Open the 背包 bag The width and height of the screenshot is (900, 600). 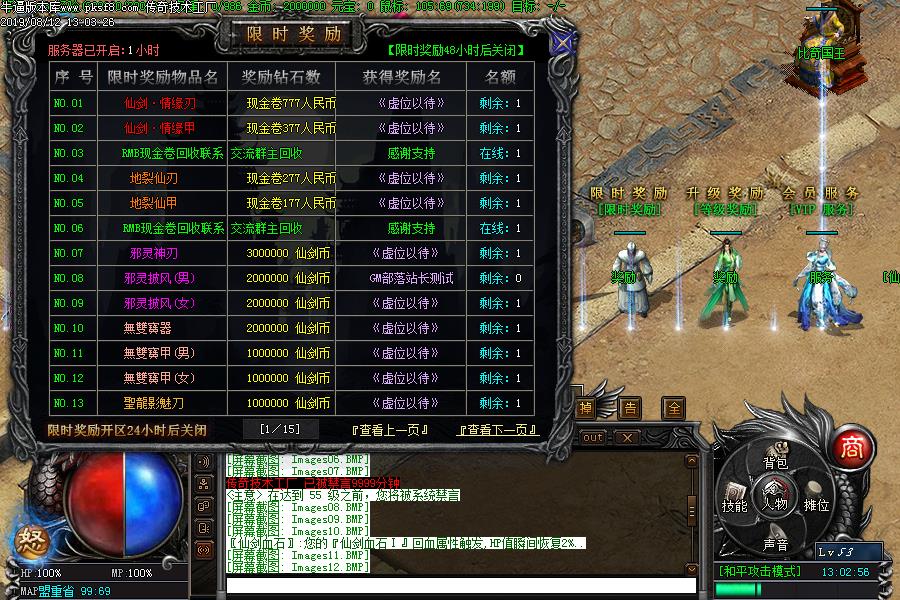click(775, 463)
